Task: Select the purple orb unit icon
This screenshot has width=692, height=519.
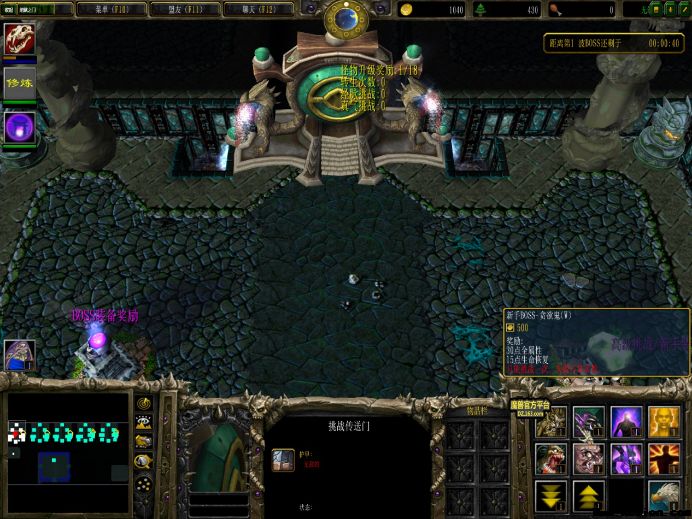Action: coord(19,126)
